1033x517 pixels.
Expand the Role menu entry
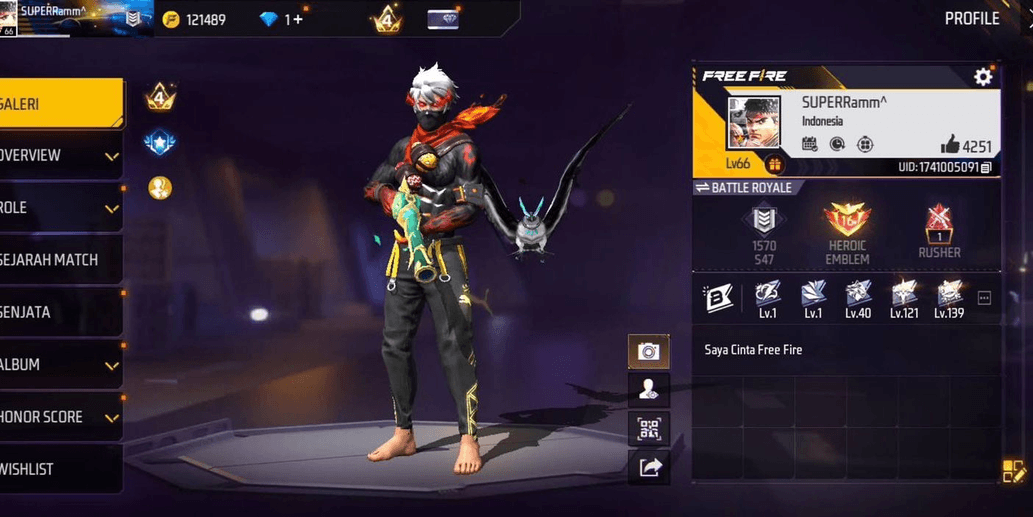60,208
